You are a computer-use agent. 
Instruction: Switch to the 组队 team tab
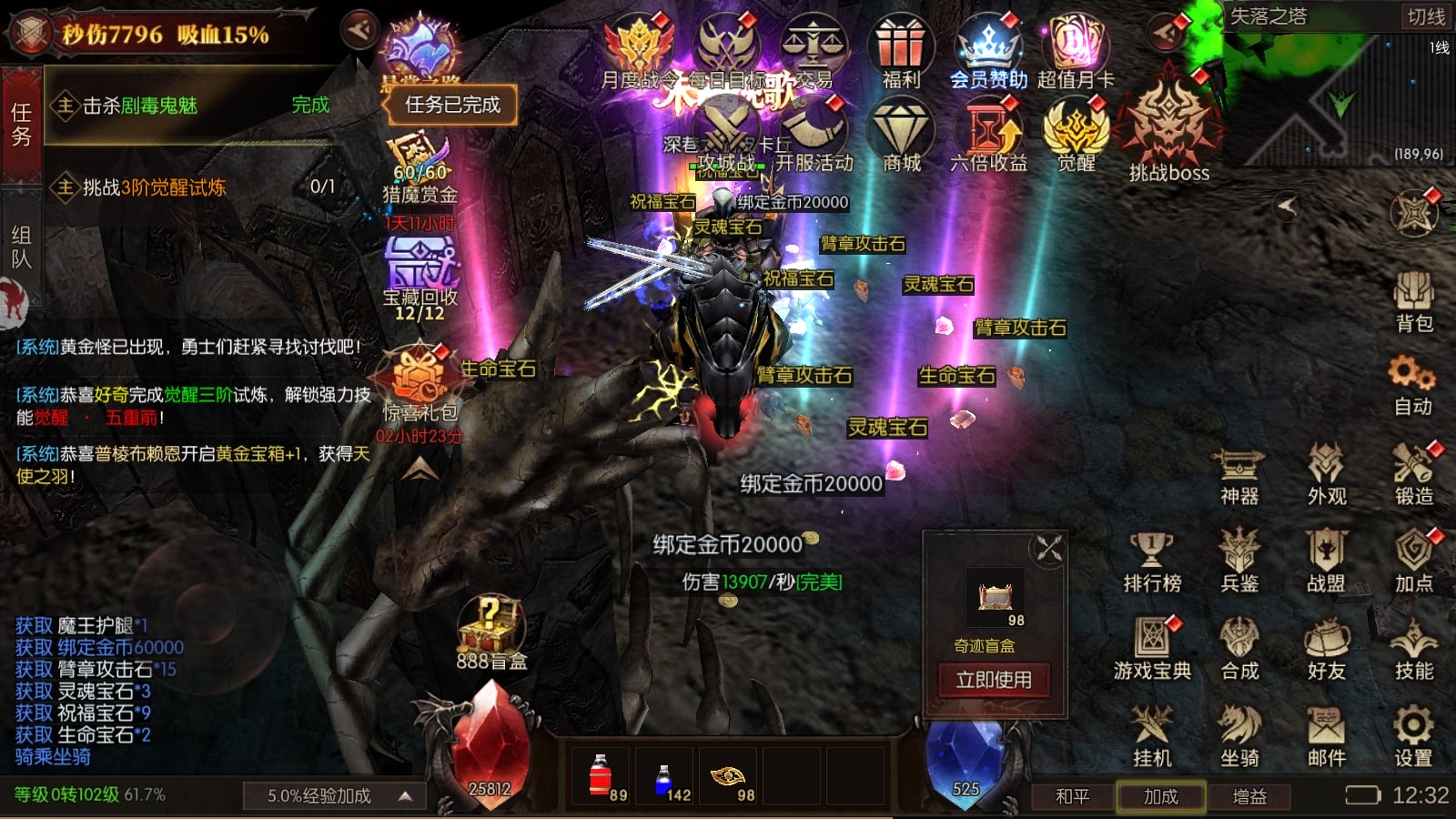[x=21, y=248]
